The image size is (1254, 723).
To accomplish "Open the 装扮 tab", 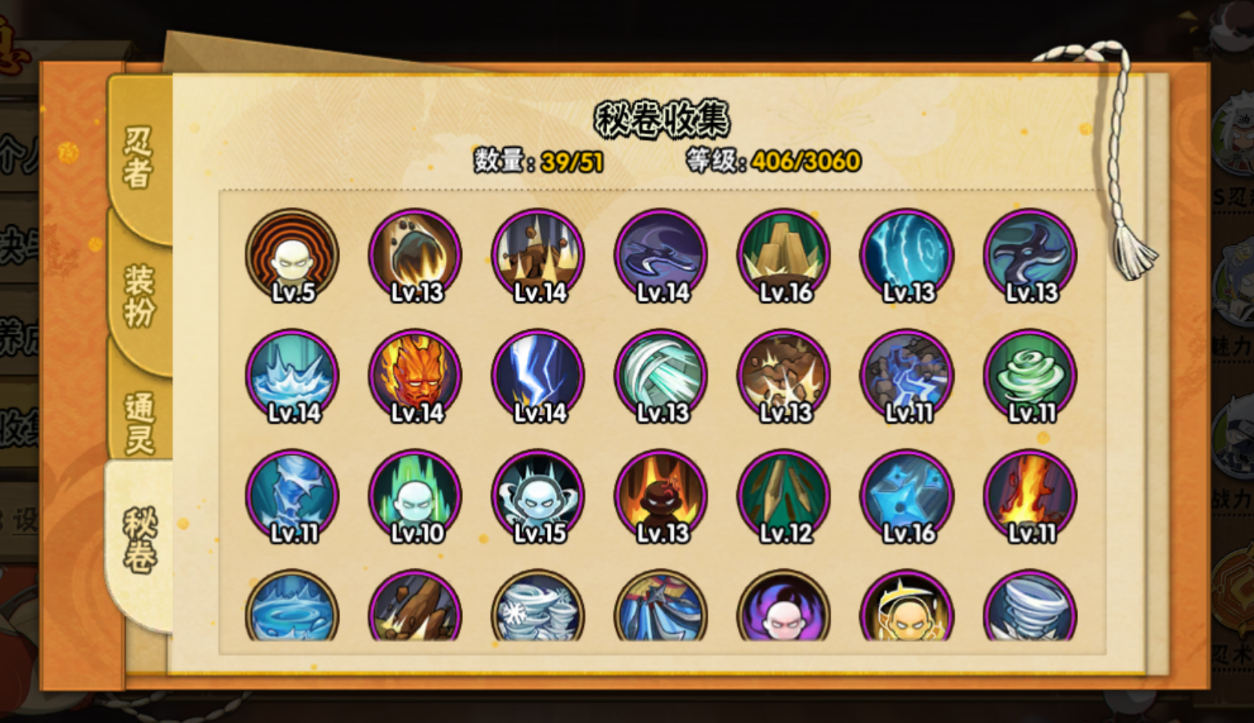I will (x=139, y=297).
